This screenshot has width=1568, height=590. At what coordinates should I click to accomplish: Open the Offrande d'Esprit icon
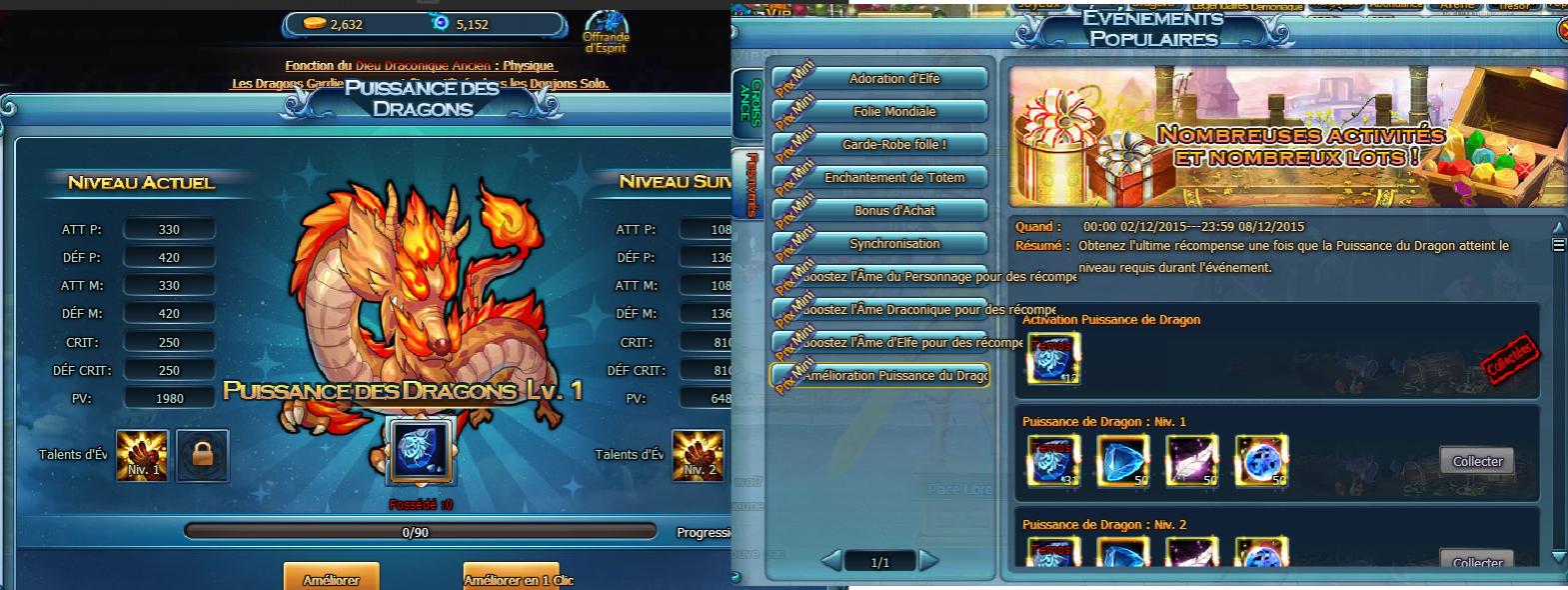click(605, 33)
